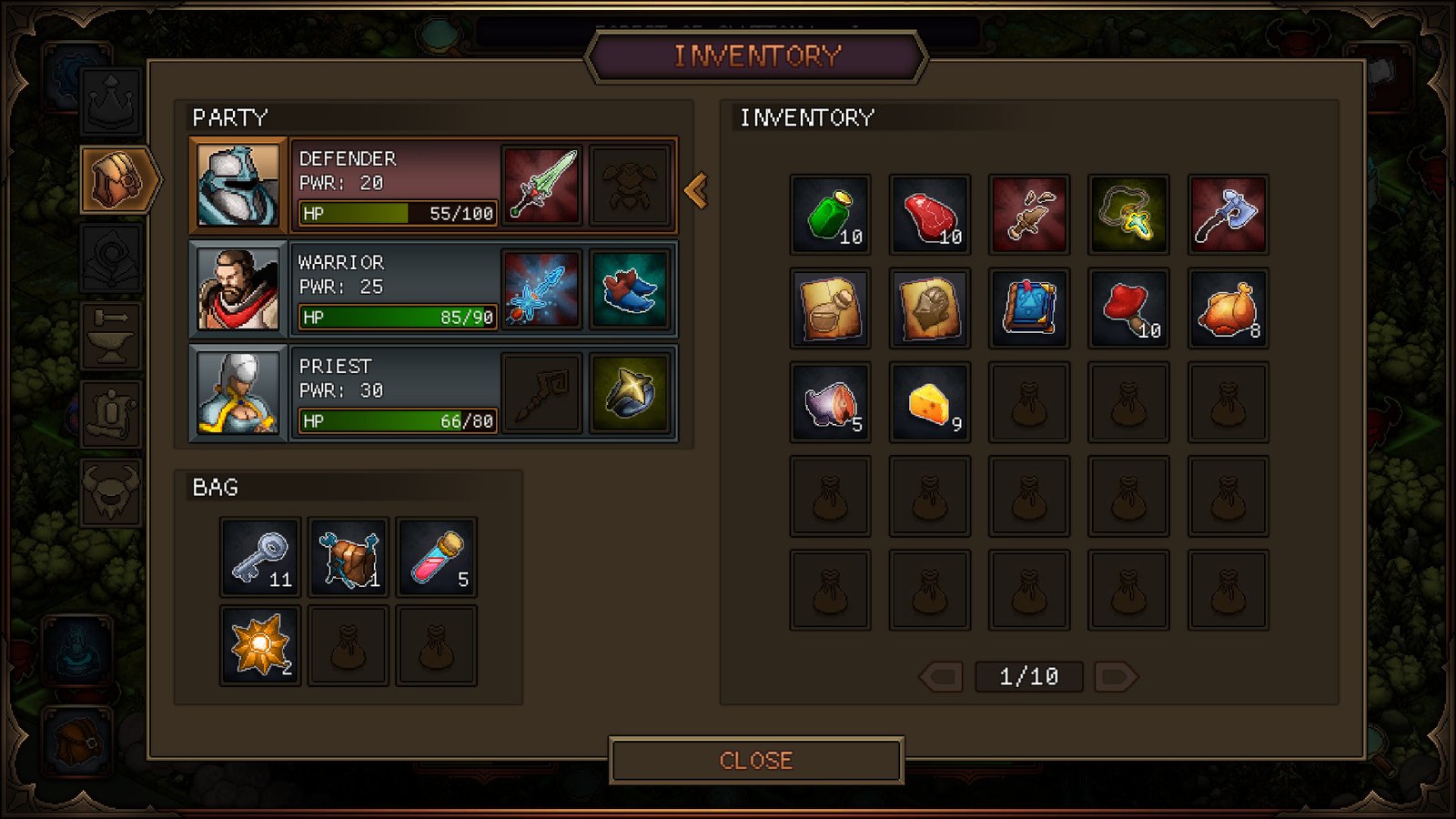1456x819 pixels.
Task: Select the Priest's gold star ring accessory
Action: coord(629,393)
